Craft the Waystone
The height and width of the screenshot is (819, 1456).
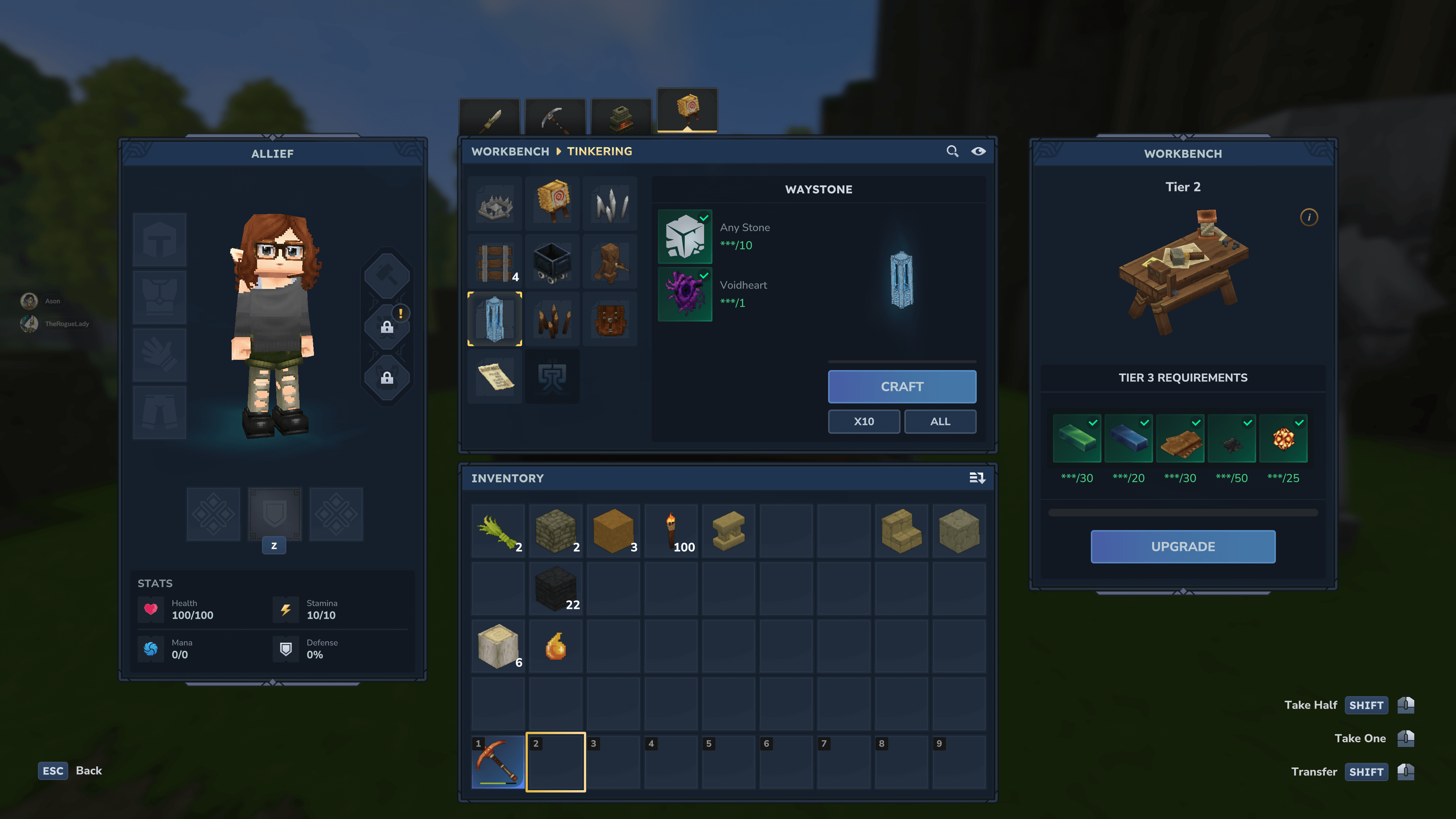tap(902, 387)
